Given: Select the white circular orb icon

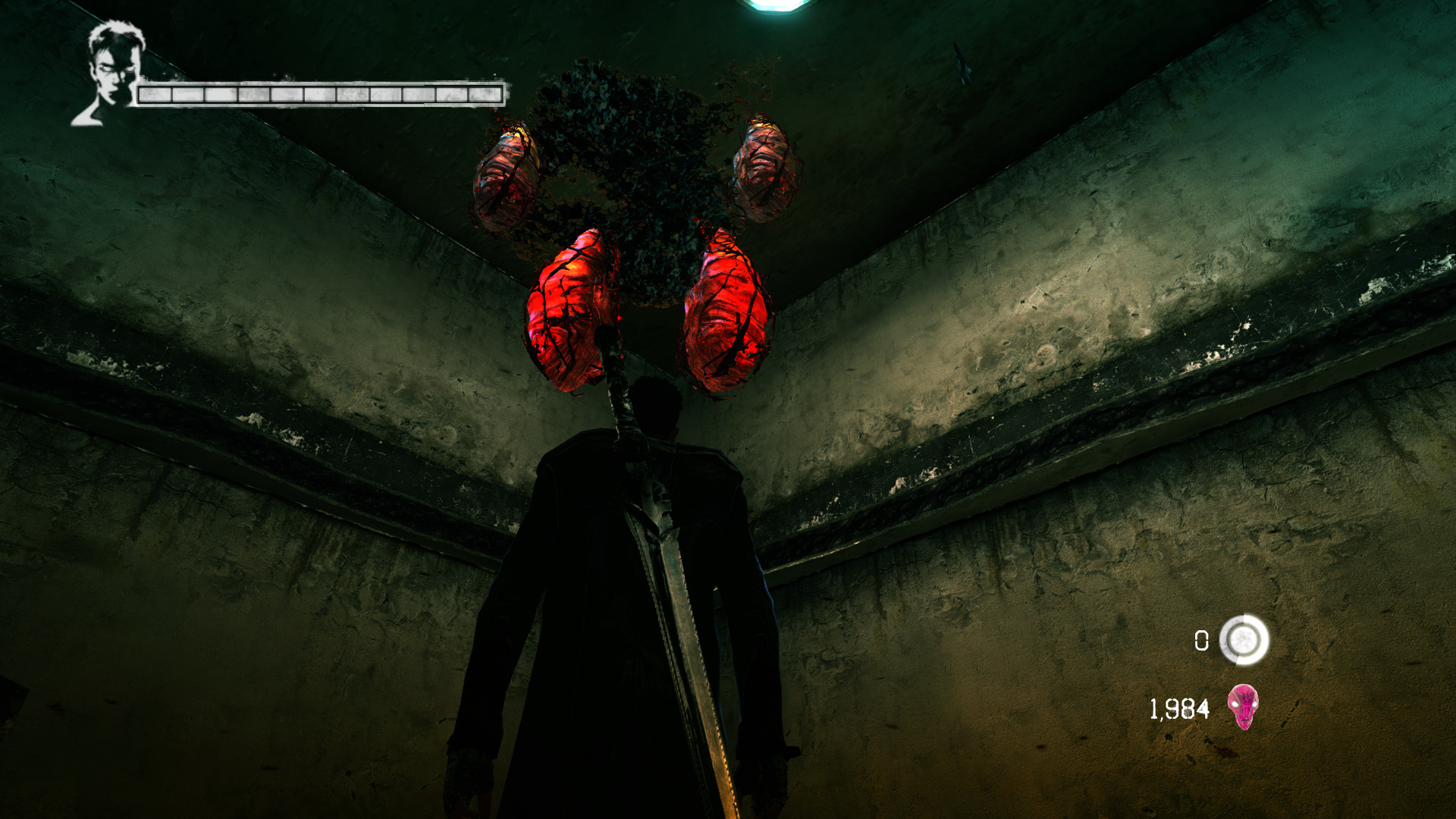Looking at the screenshot, I should tap(1244, 640).
